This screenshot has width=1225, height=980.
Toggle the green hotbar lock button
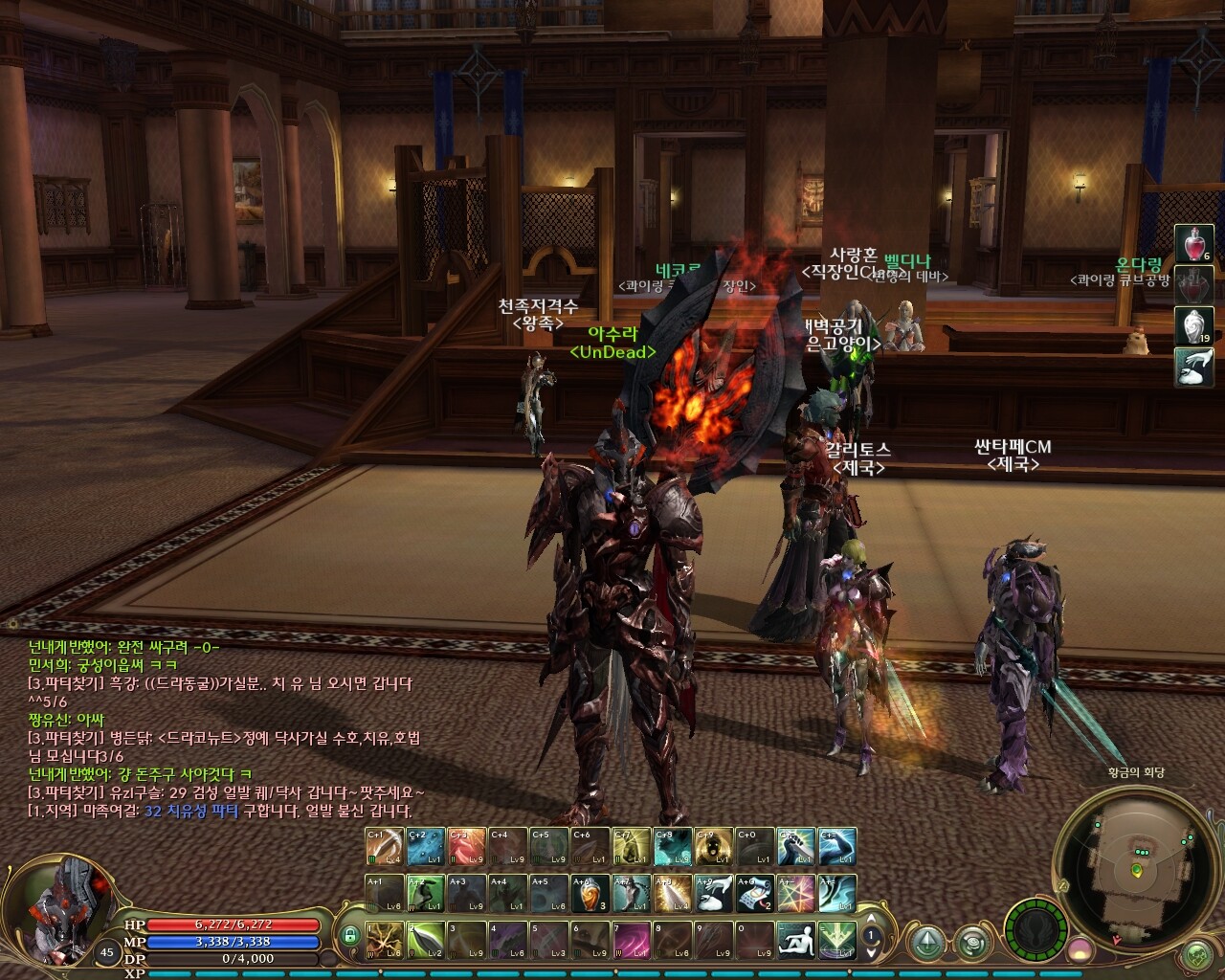350,935
